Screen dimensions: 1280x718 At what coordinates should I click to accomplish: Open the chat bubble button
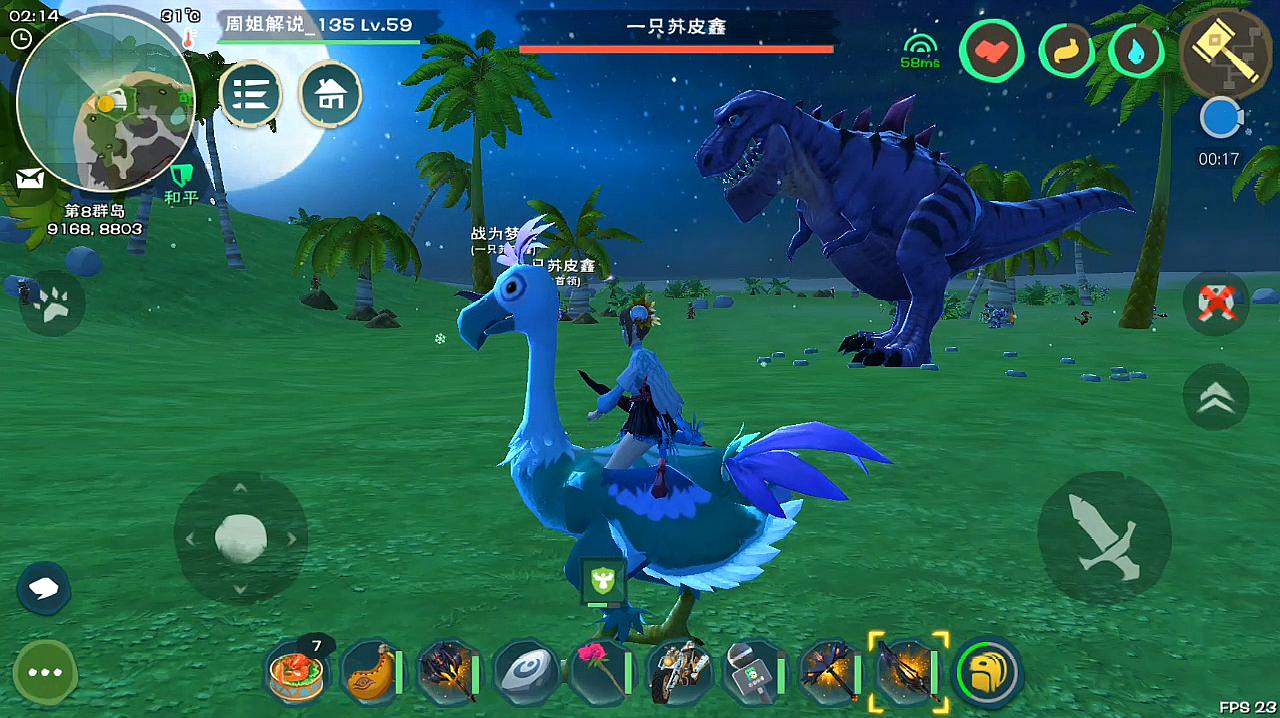tap(43, 588)
